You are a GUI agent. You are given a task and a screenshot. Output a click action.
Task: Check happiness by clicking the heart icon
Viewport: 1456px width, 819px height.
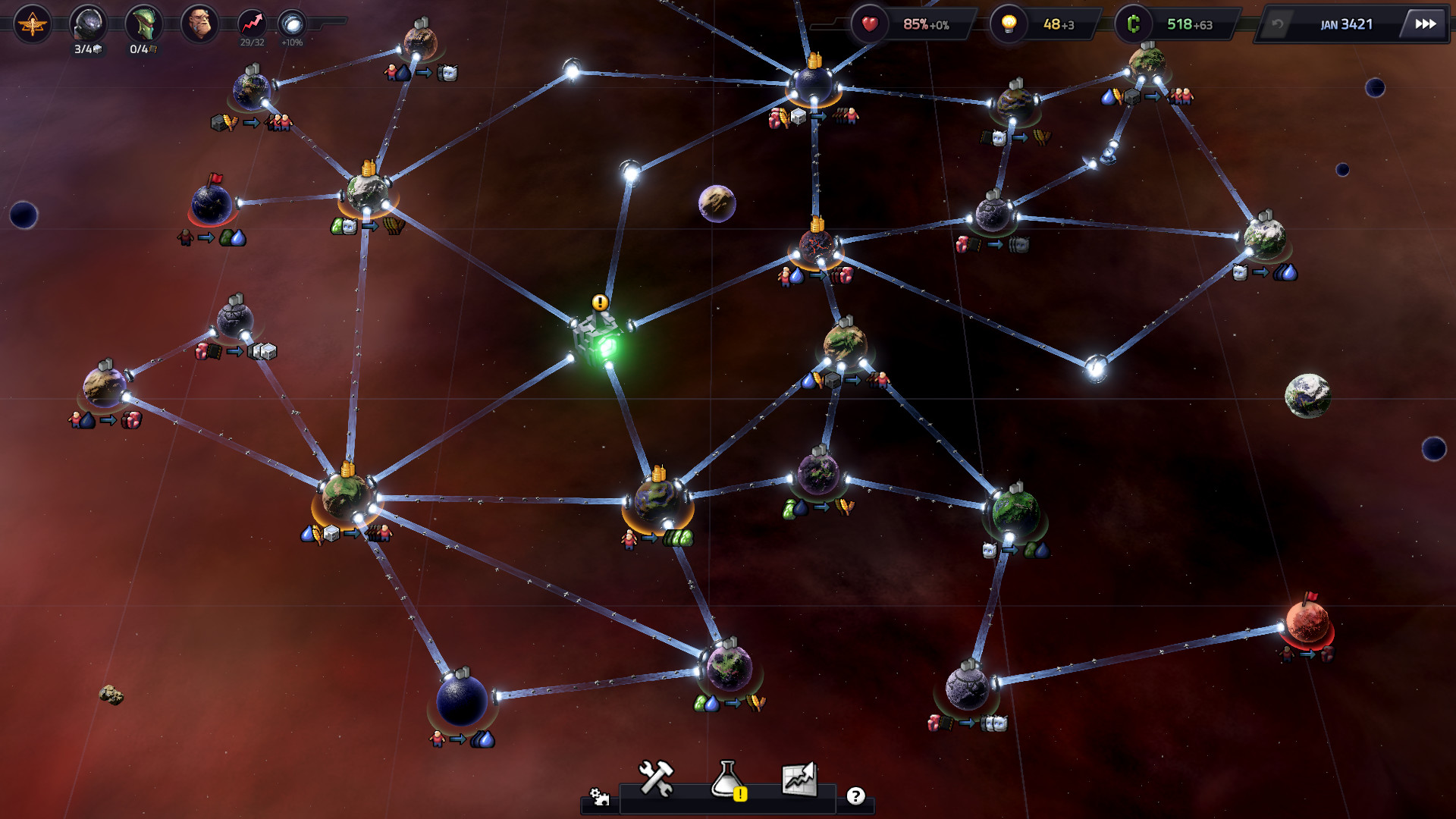869,24
